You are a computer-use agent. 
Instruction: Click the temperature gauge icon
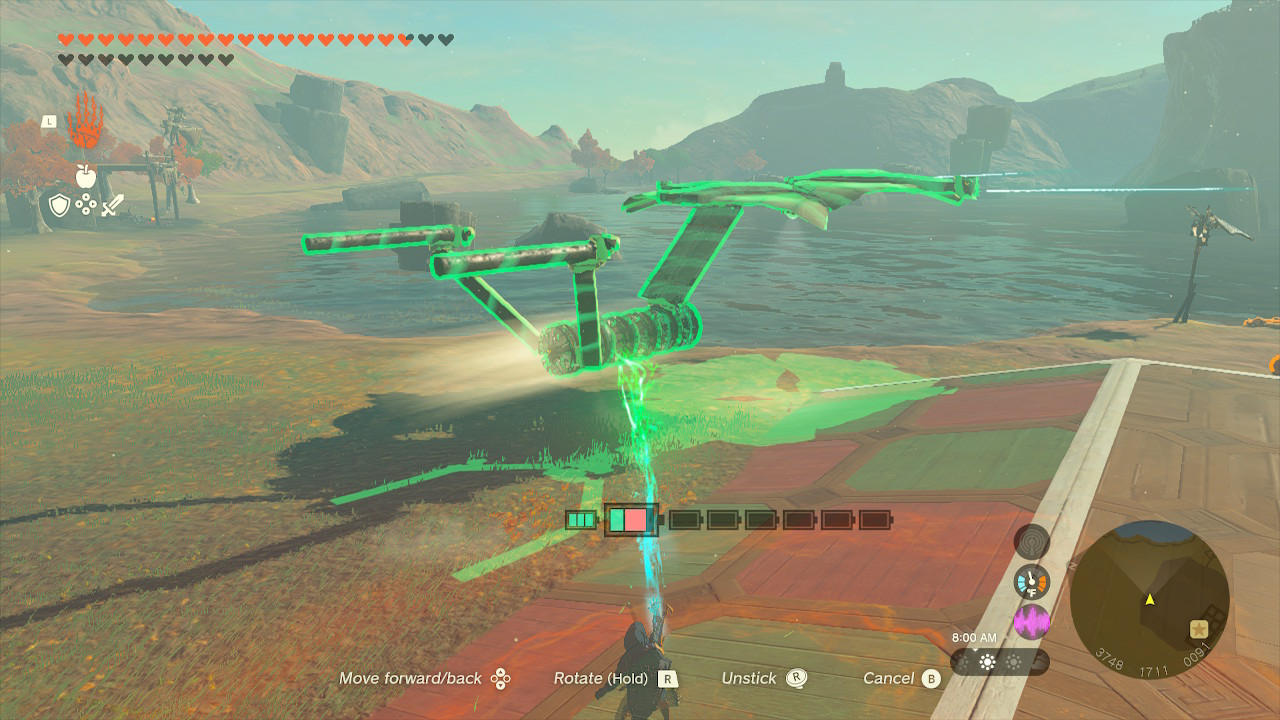click(1031, 582)
